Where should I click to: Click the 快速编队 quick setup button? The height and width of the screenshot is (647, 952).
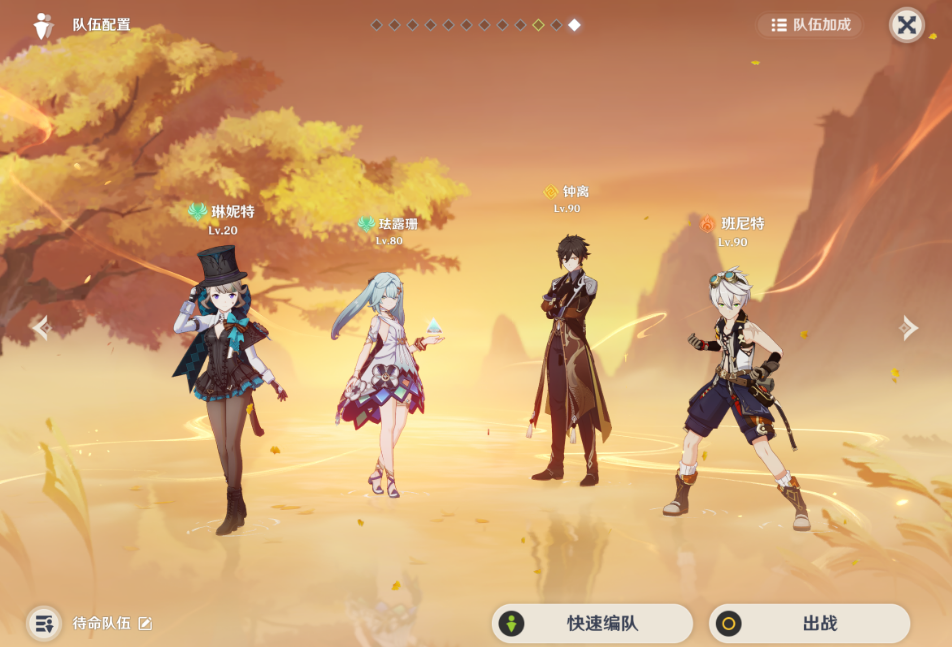pos(592,623)
